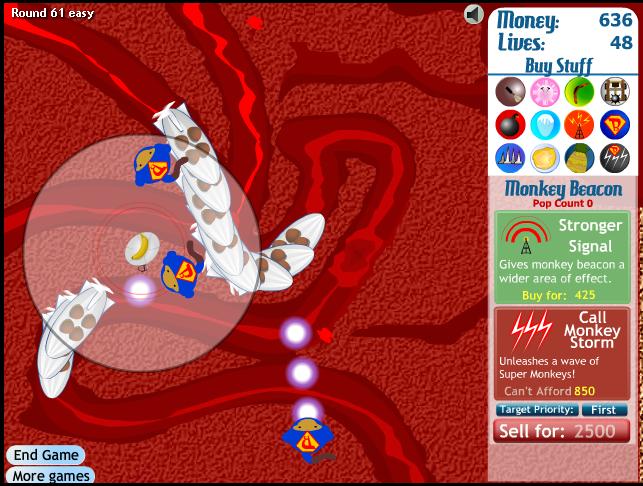Choose the Monkey Beacon tower icon
Viewport: 643px width, 486px height.
(579, 124)
